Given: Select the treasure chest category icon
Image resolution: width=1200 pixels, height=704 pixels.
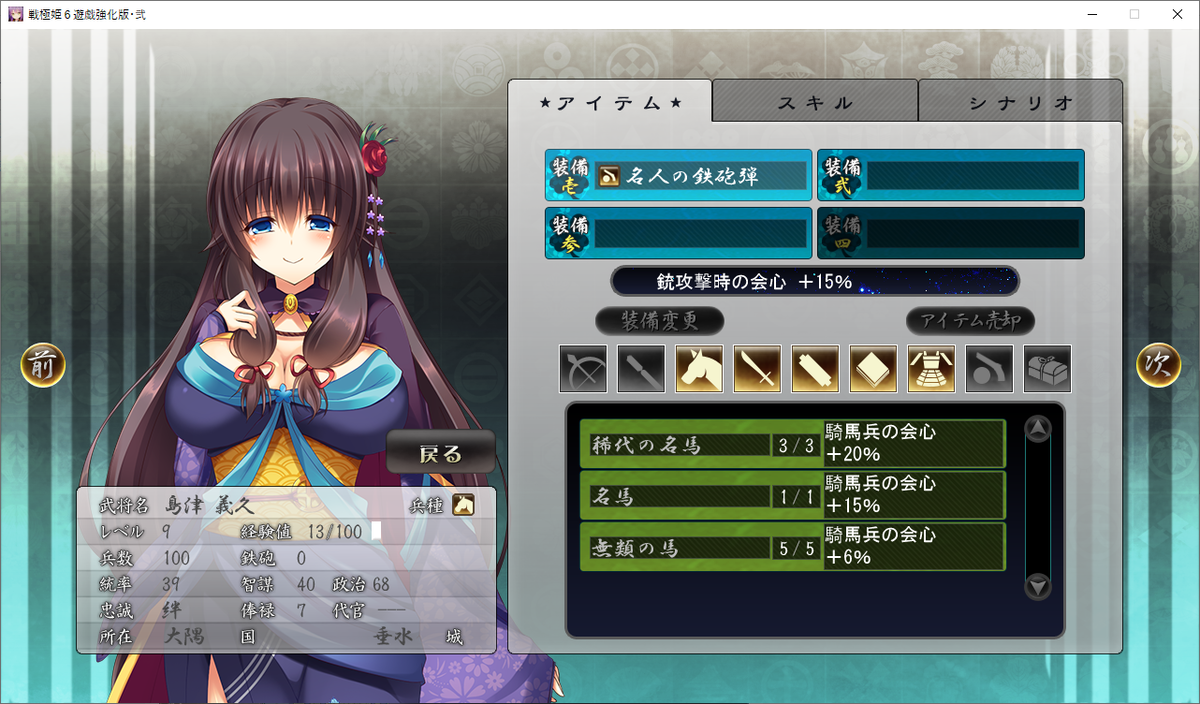Looking at the screenshot, I should (x=1047, y=369).
